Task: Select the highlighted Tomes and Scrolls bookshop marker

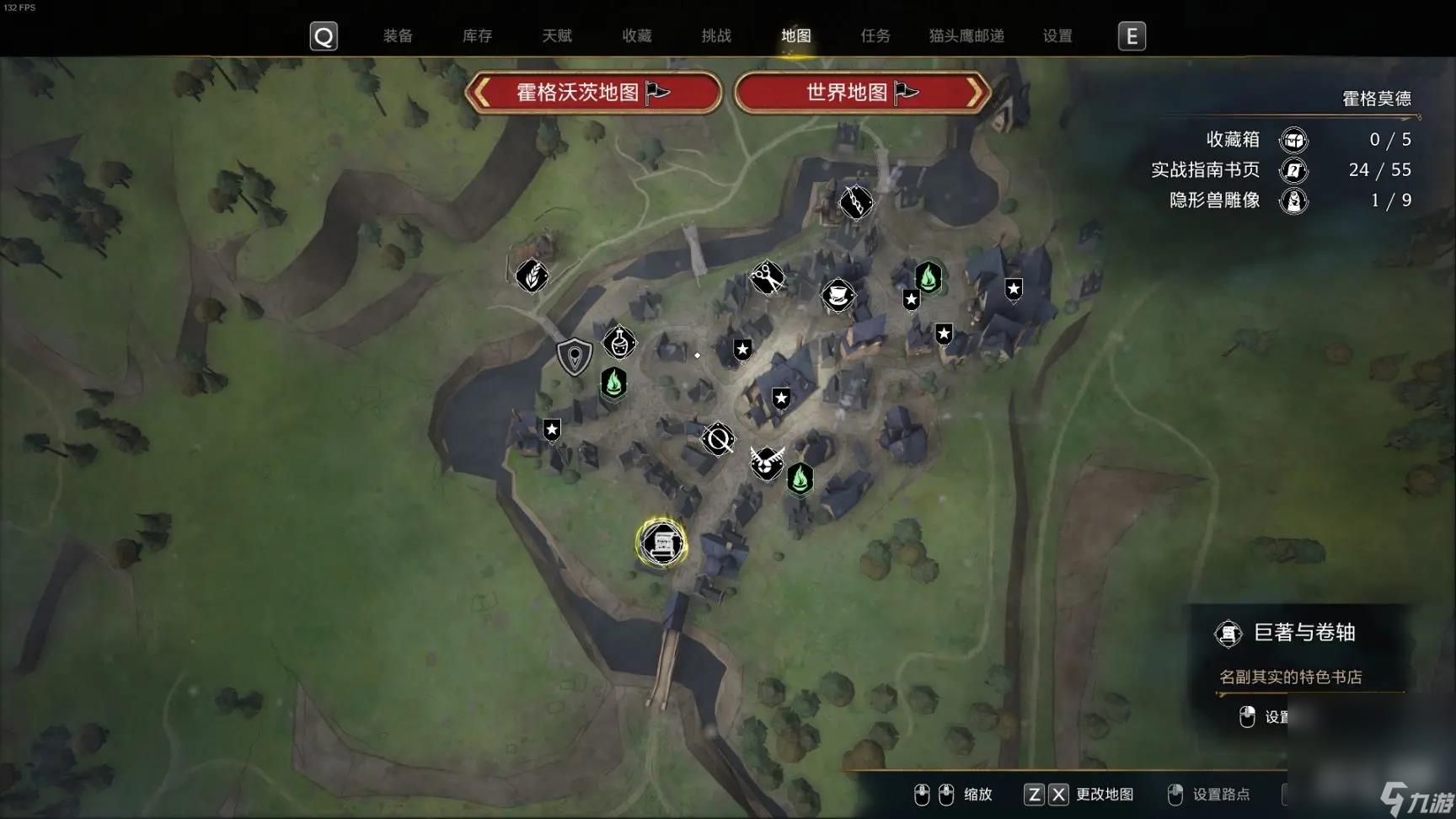Action: (663, 543)
